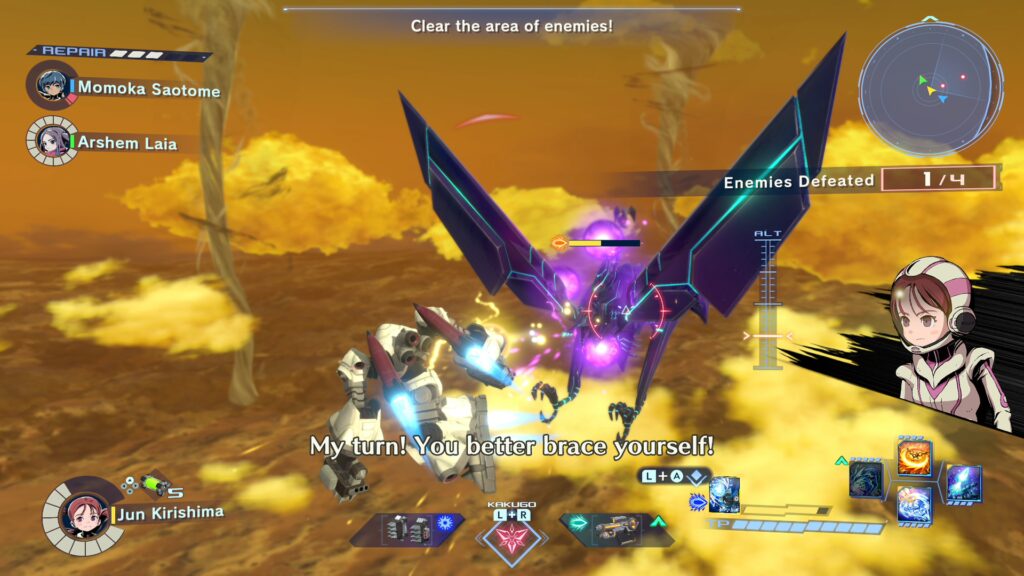Screen dimensions: 1024x576
Task: Activate the blue mech special attack card
Action: [x=724, y=493]
